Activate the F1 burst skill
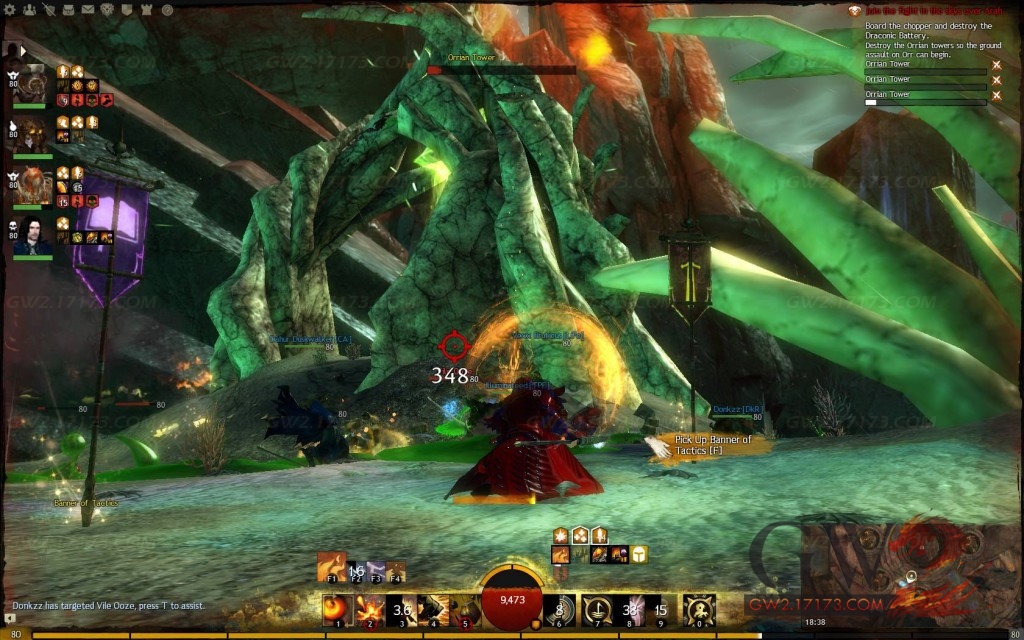The height and width of the screenshot is (640, 1024). pos(331,565)
